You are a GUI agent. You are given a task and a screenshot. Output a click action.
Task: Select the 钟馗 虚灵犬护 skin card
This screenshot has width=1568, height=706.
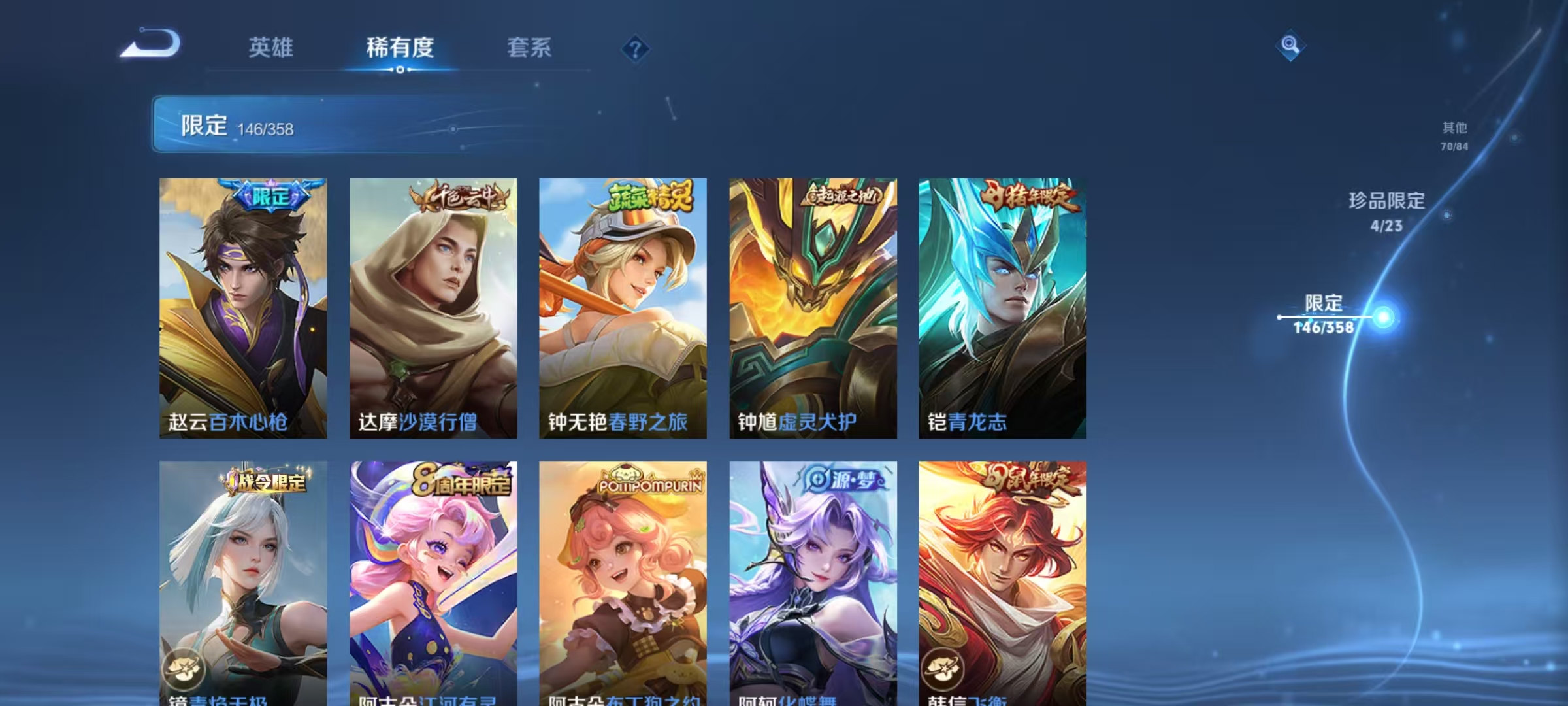(812, 307)
